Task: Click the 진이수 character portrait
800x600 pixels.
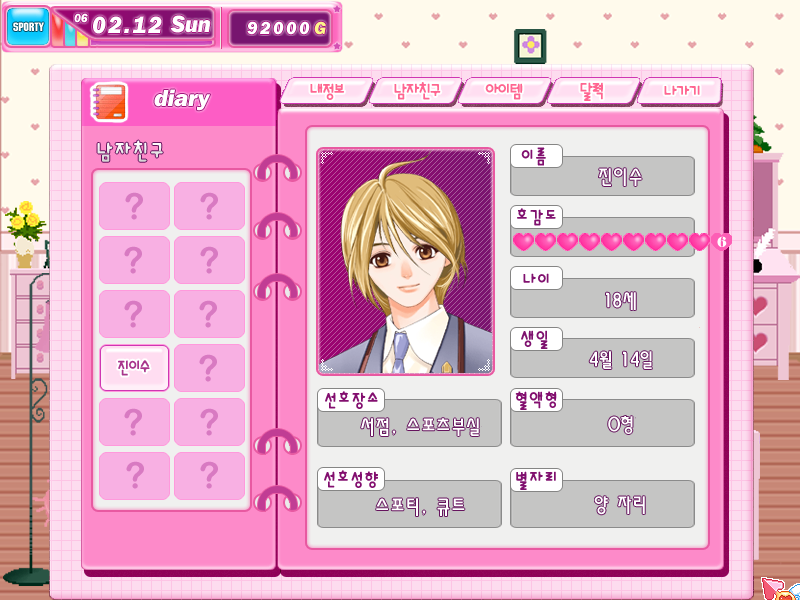Action: click(405, 262)
